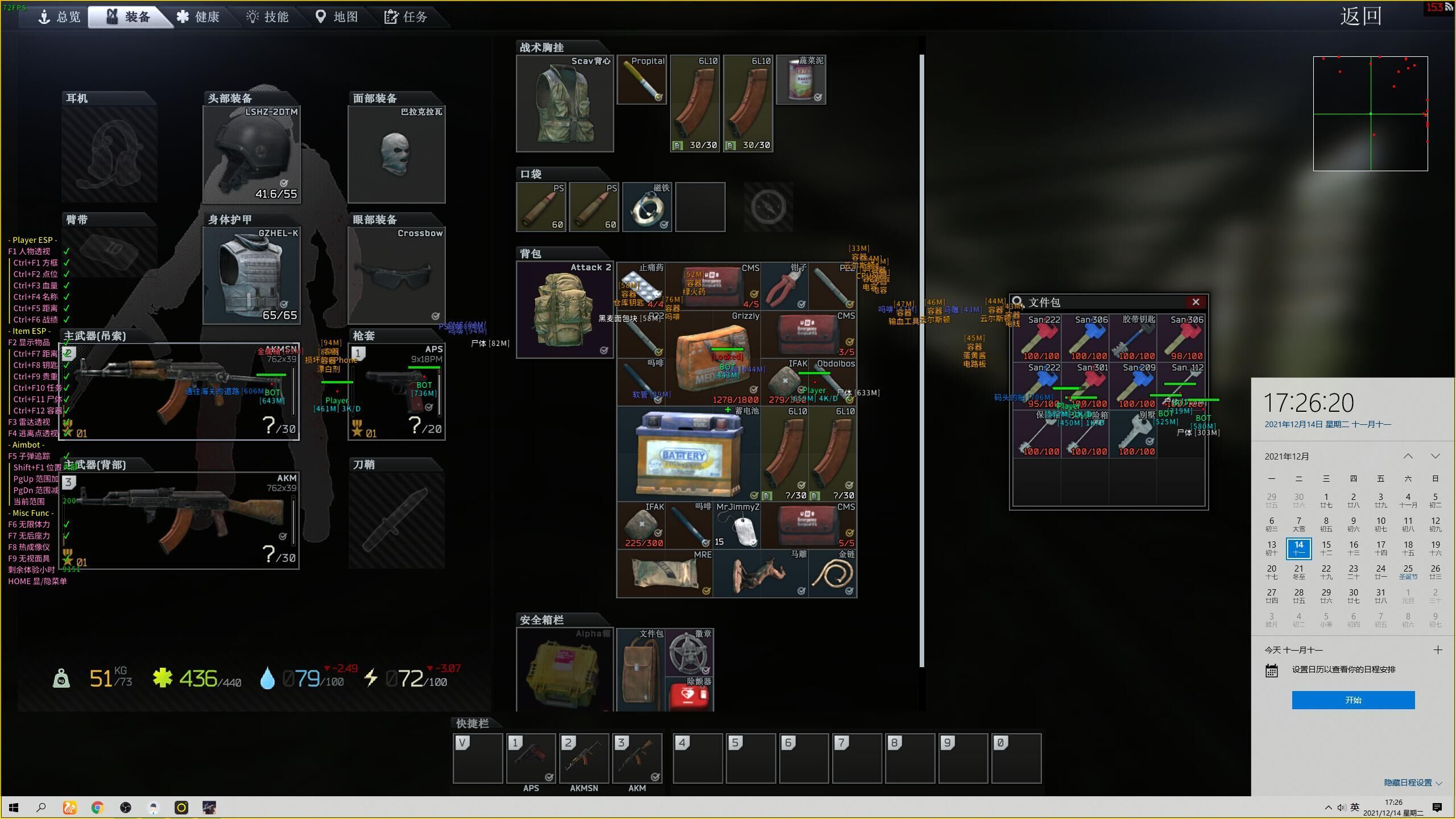The height and width of the screenshot is (819, 1456).
Task: Open the 地图 map tab
Action: click(337, 16)
